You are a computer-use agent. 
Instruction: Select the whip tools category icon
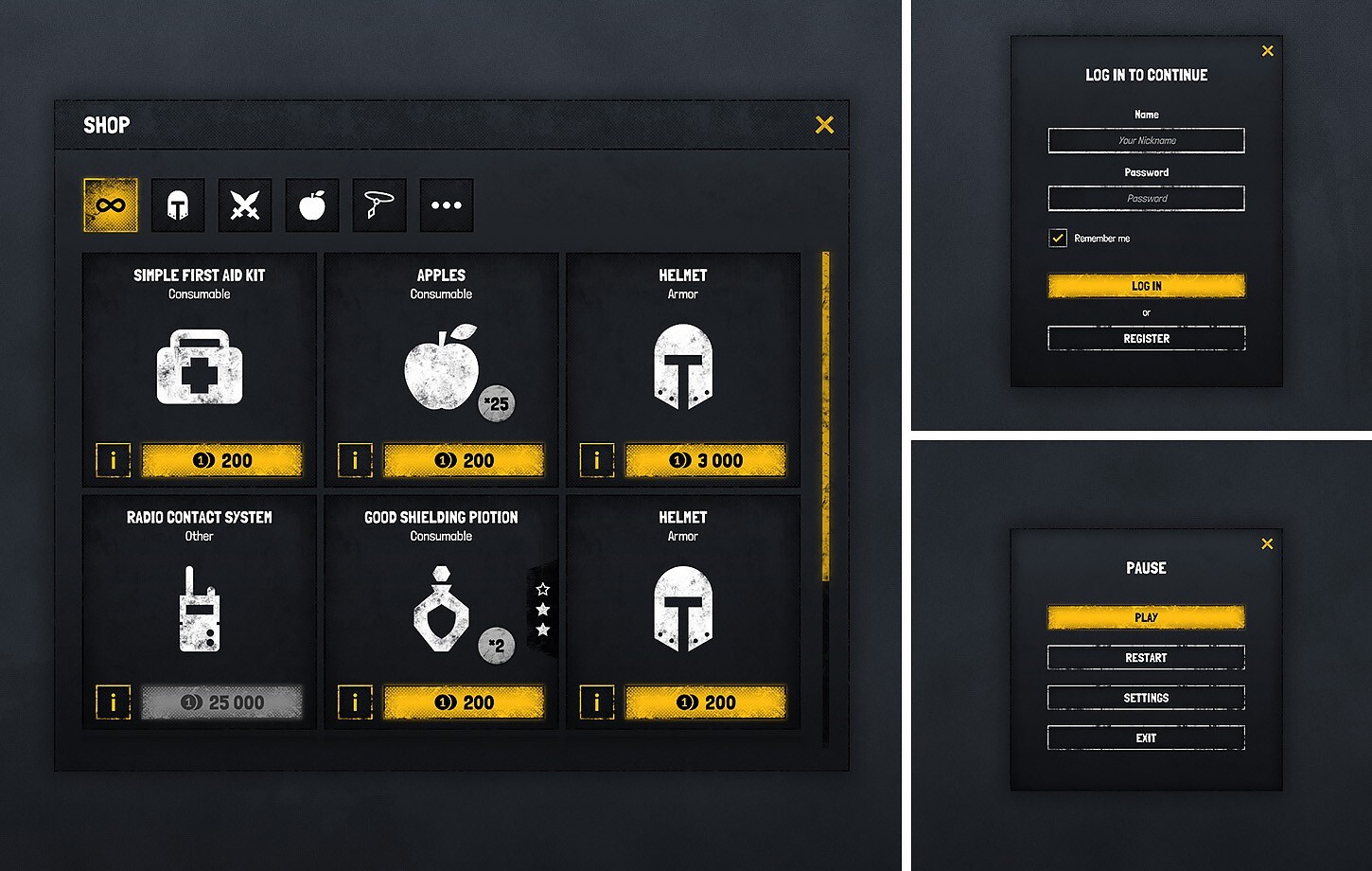click(x=378, y=204)
